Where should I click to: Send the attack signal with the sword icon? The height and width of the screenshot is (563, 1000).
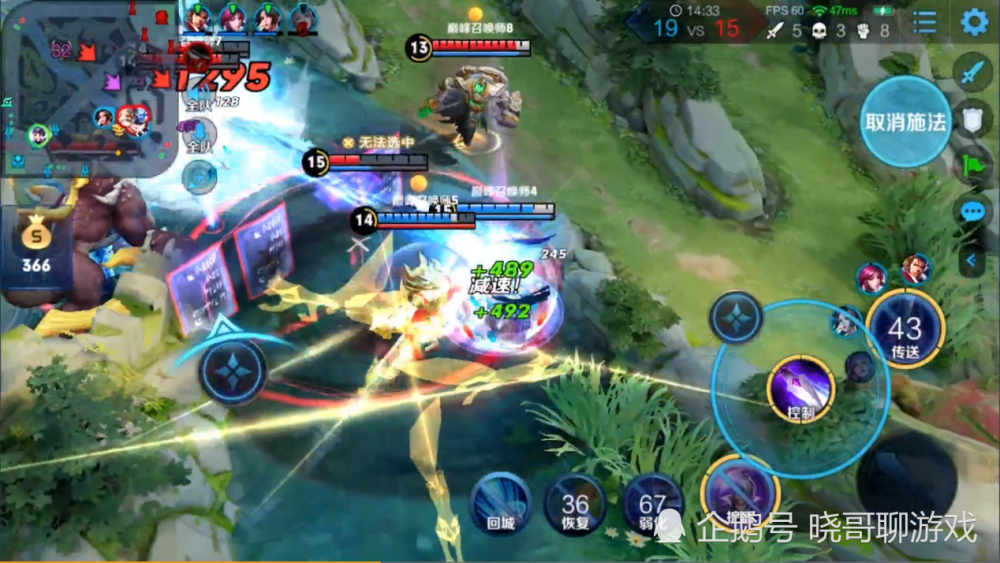point(973,72)
